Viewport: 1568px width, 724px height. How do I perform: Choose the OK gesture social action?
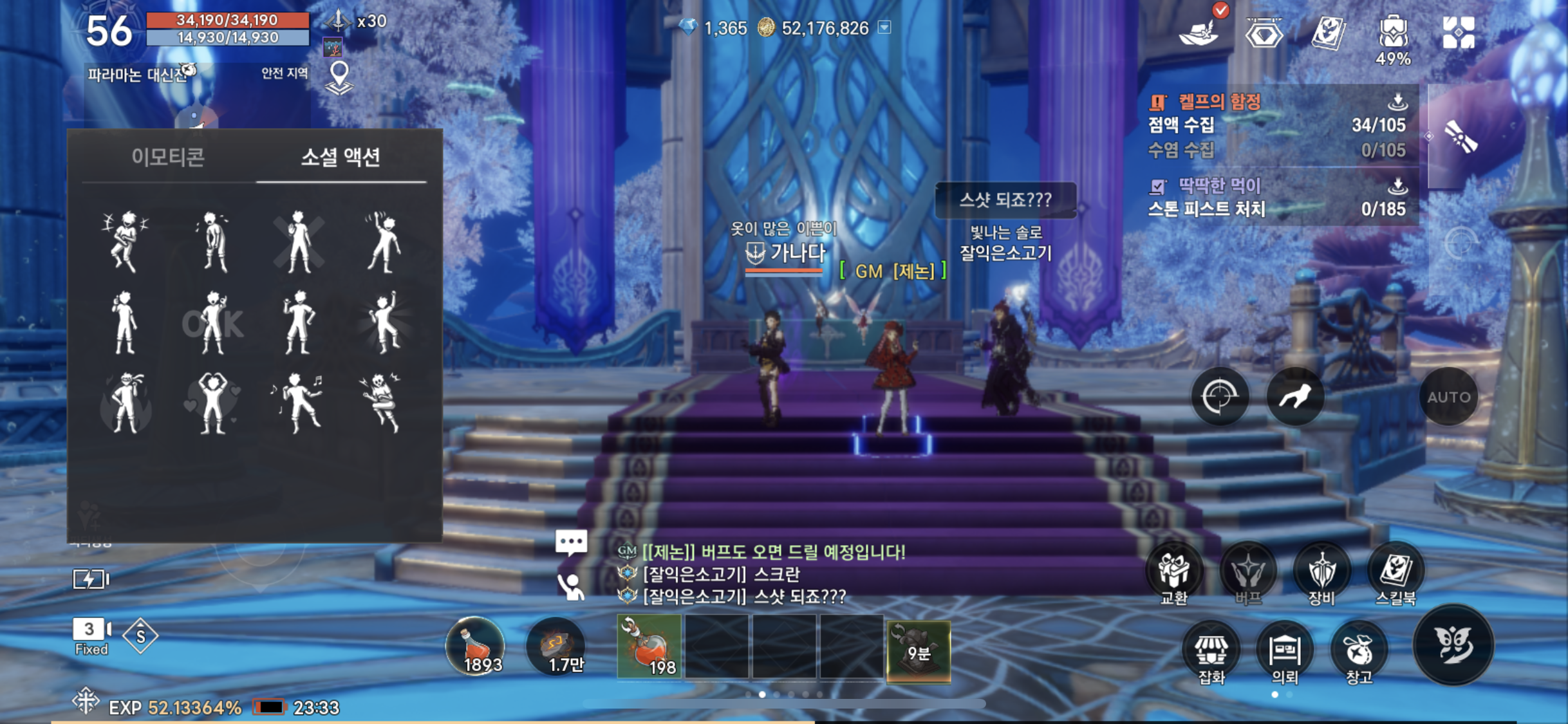pyautogui.click(x=212, y=323)
